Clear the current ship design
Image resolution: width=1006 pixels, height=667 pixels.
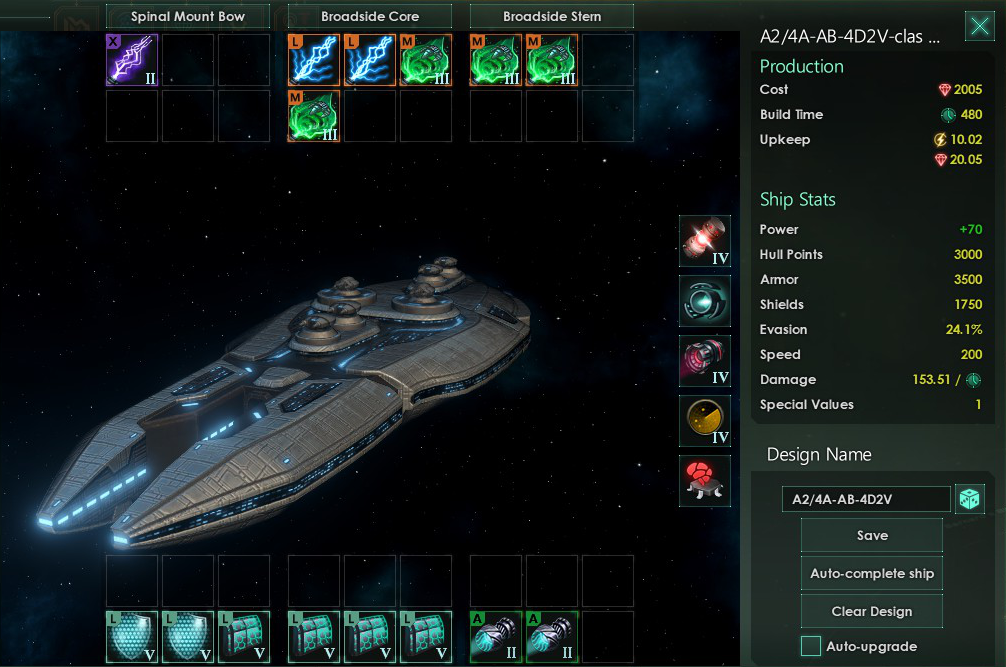(x=871, y=611)
